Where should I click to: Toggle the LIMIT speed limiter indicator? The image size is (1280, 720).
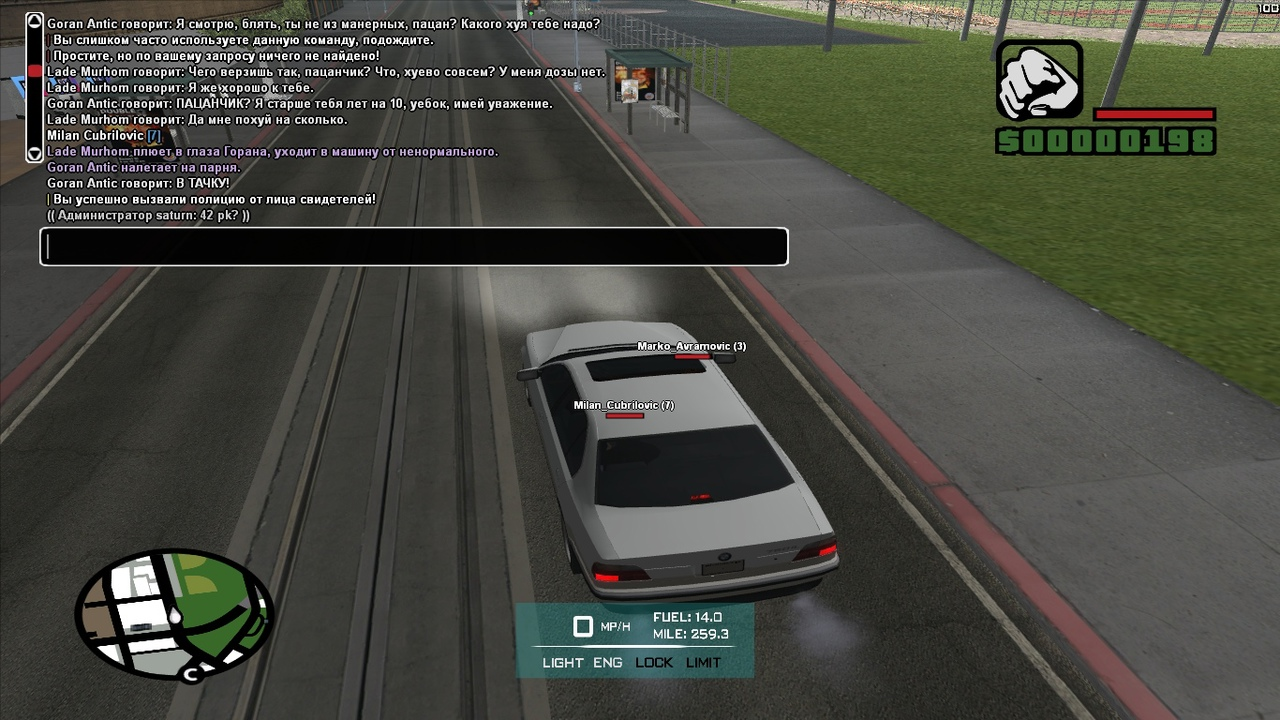[x=703, y=663]
